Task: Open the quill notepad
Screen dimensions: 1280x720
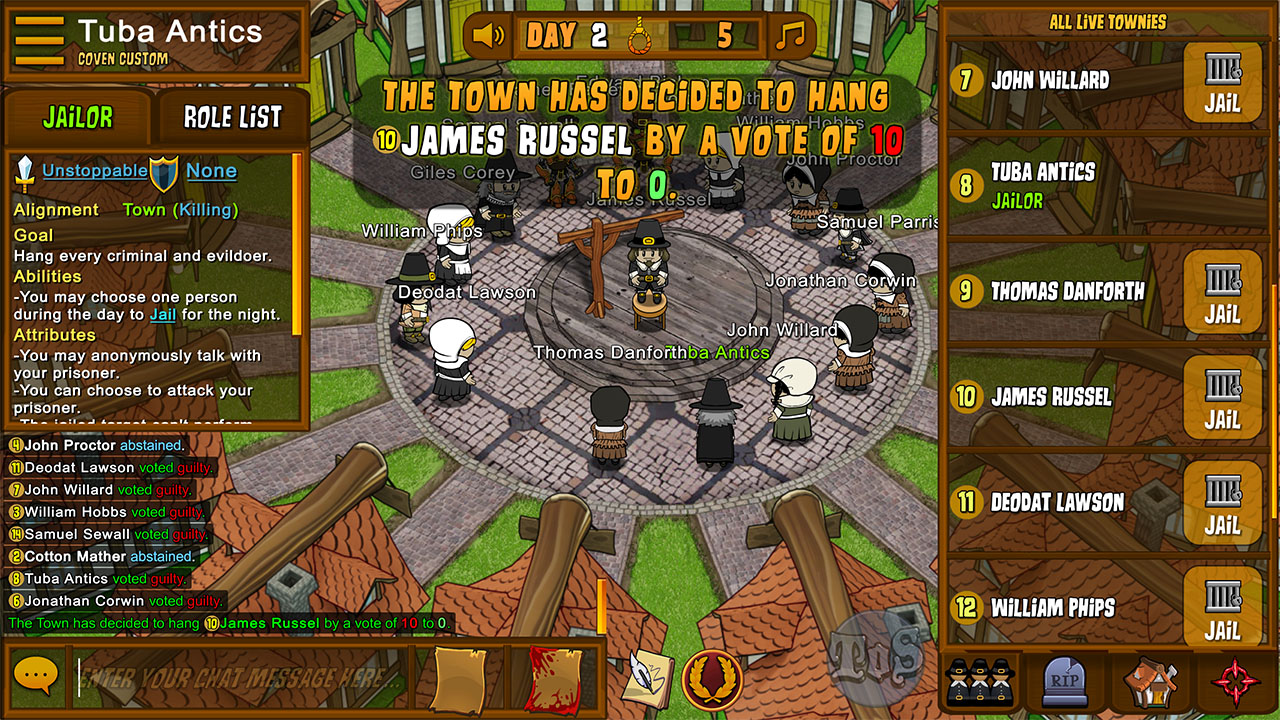Action: pos(647,677)
